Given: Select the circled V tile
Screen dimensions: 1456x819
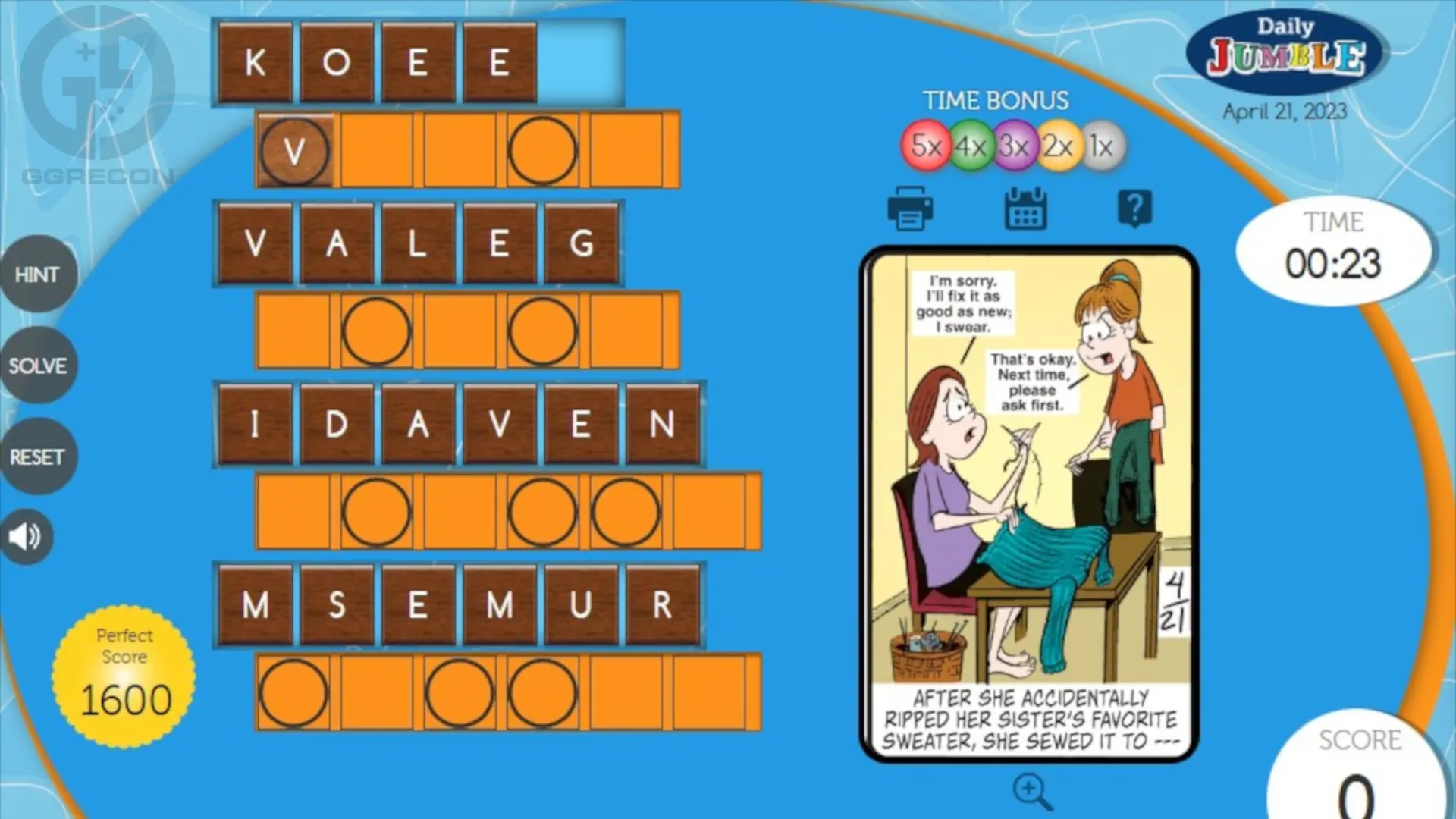Looking at the screenshot, I should coord(294,150).
